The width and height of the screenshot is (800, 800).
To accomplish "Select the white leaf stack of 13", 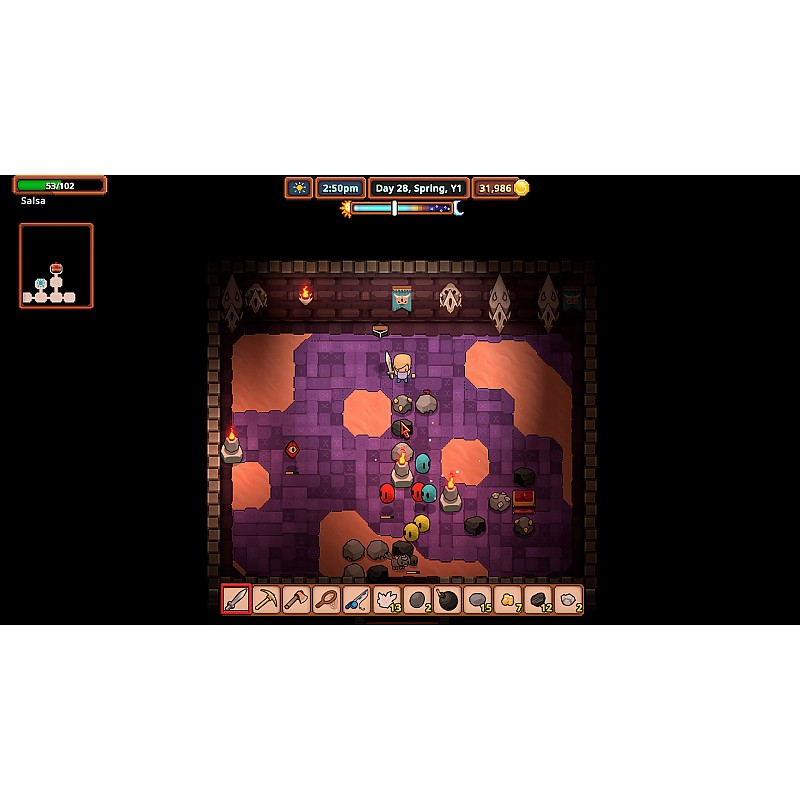I will click(387, 600).
